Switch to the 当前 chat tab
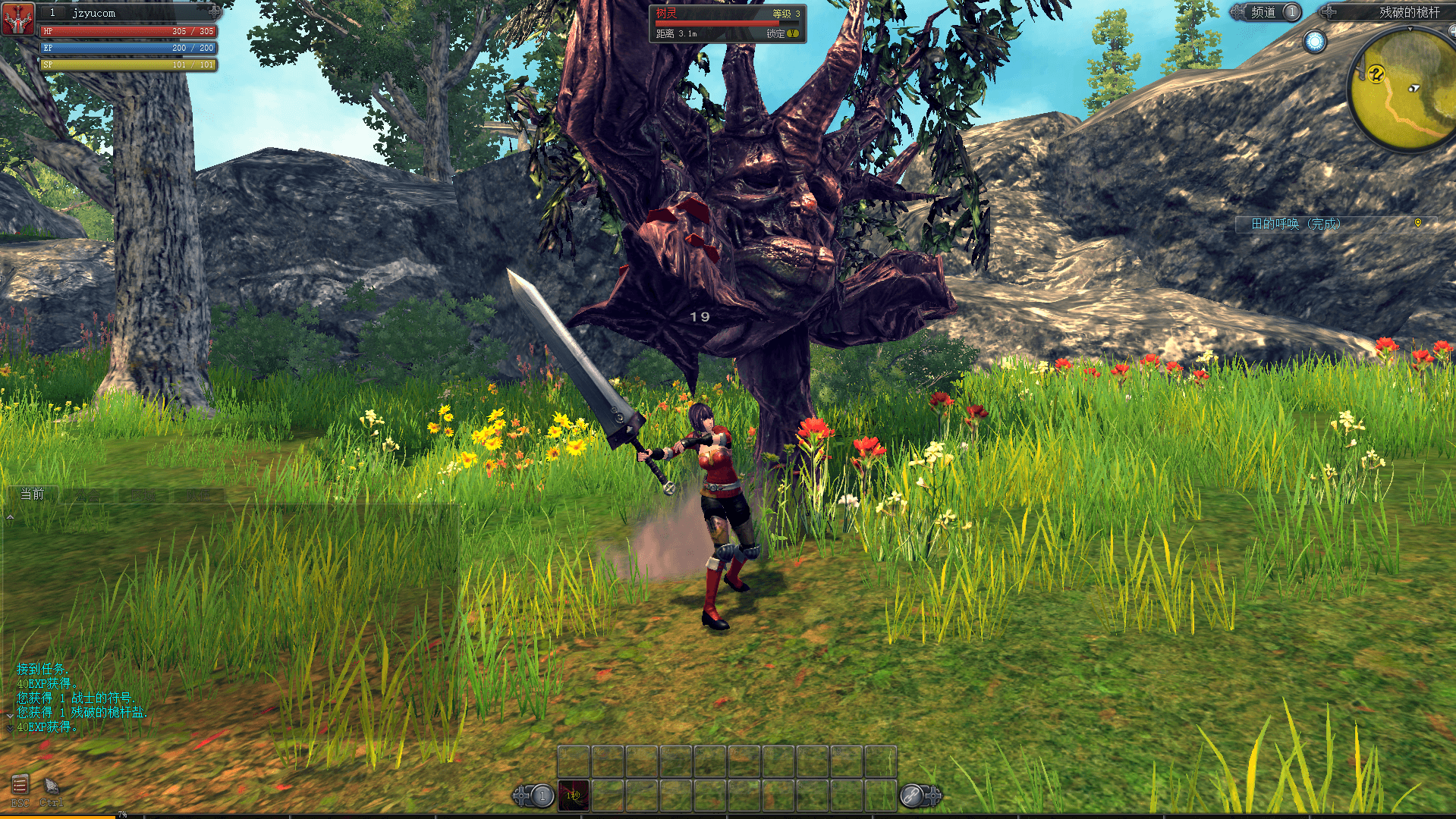The height and width of the screenshot is (819, 1456). tap(32, 494)
